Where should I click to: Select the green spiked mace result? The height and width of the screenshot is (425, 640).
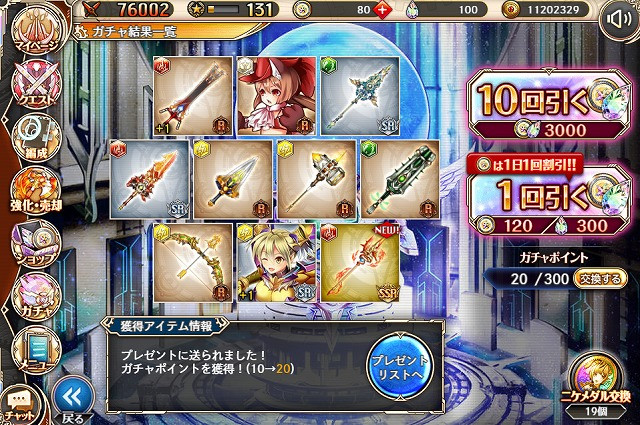coord(397,178)
